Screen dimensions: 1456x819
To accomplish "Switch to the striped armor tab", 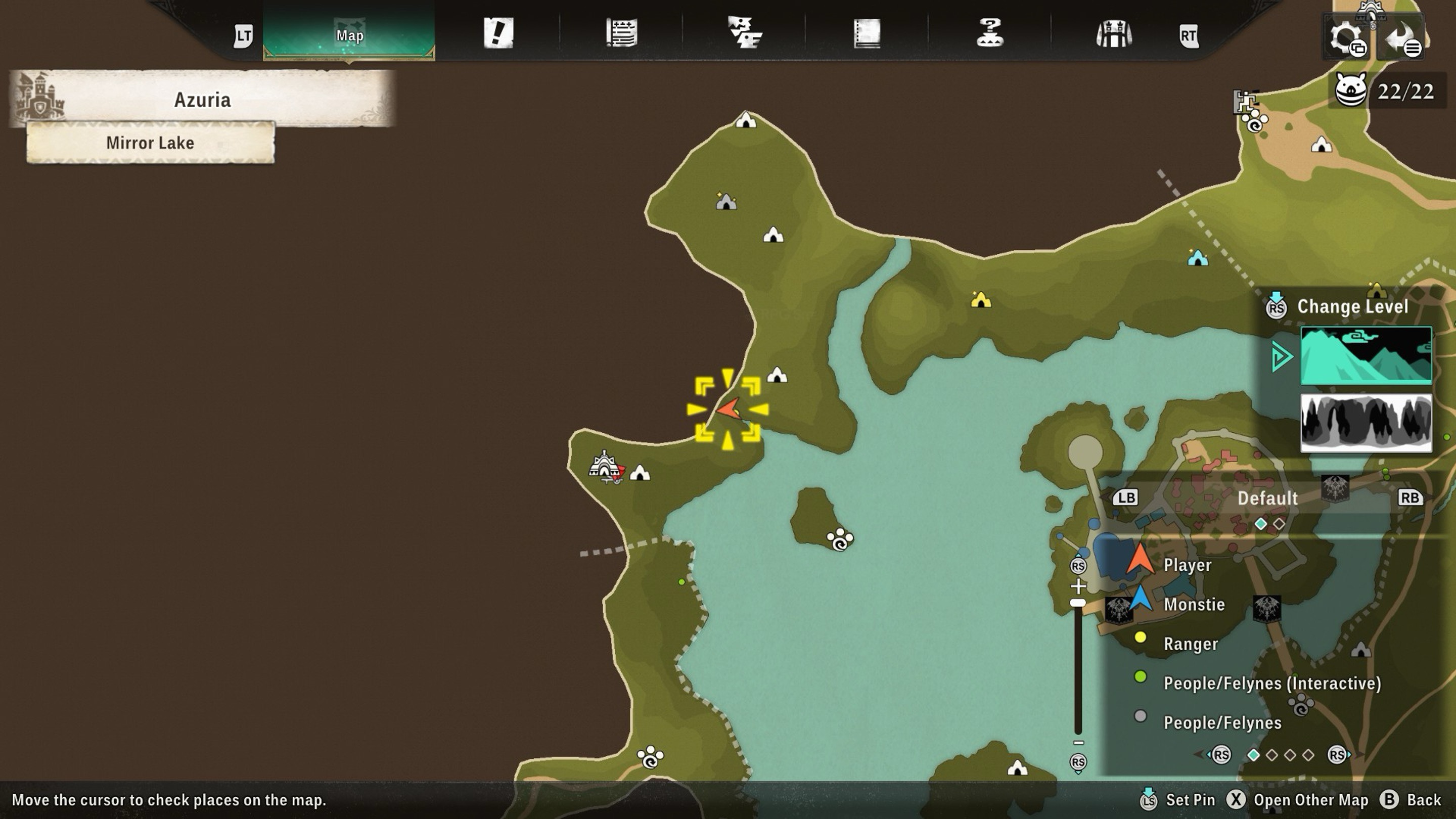I will pyautogui.click(x=1113, y=34).
